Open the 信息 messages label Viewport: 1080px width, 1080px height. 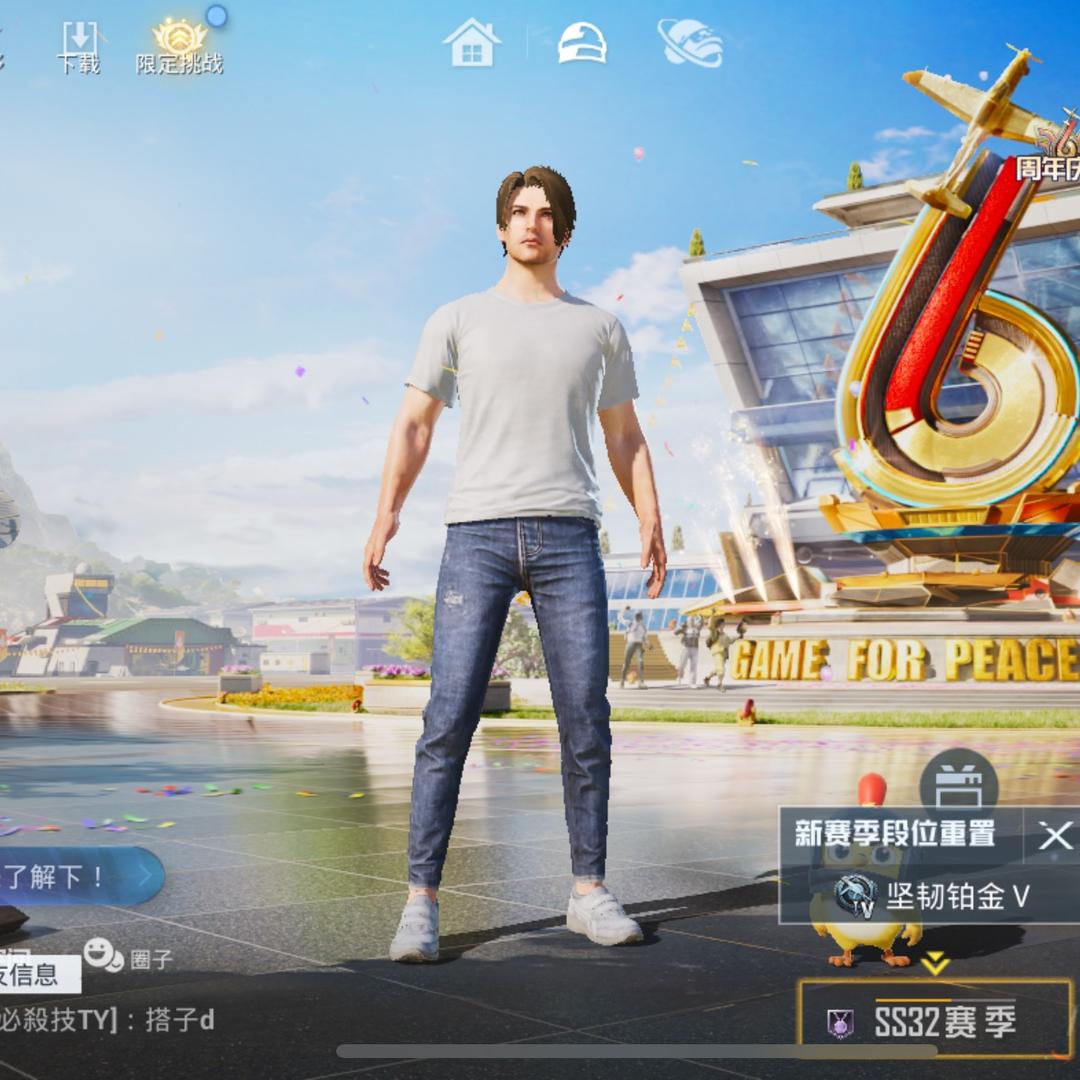point(38,974)
